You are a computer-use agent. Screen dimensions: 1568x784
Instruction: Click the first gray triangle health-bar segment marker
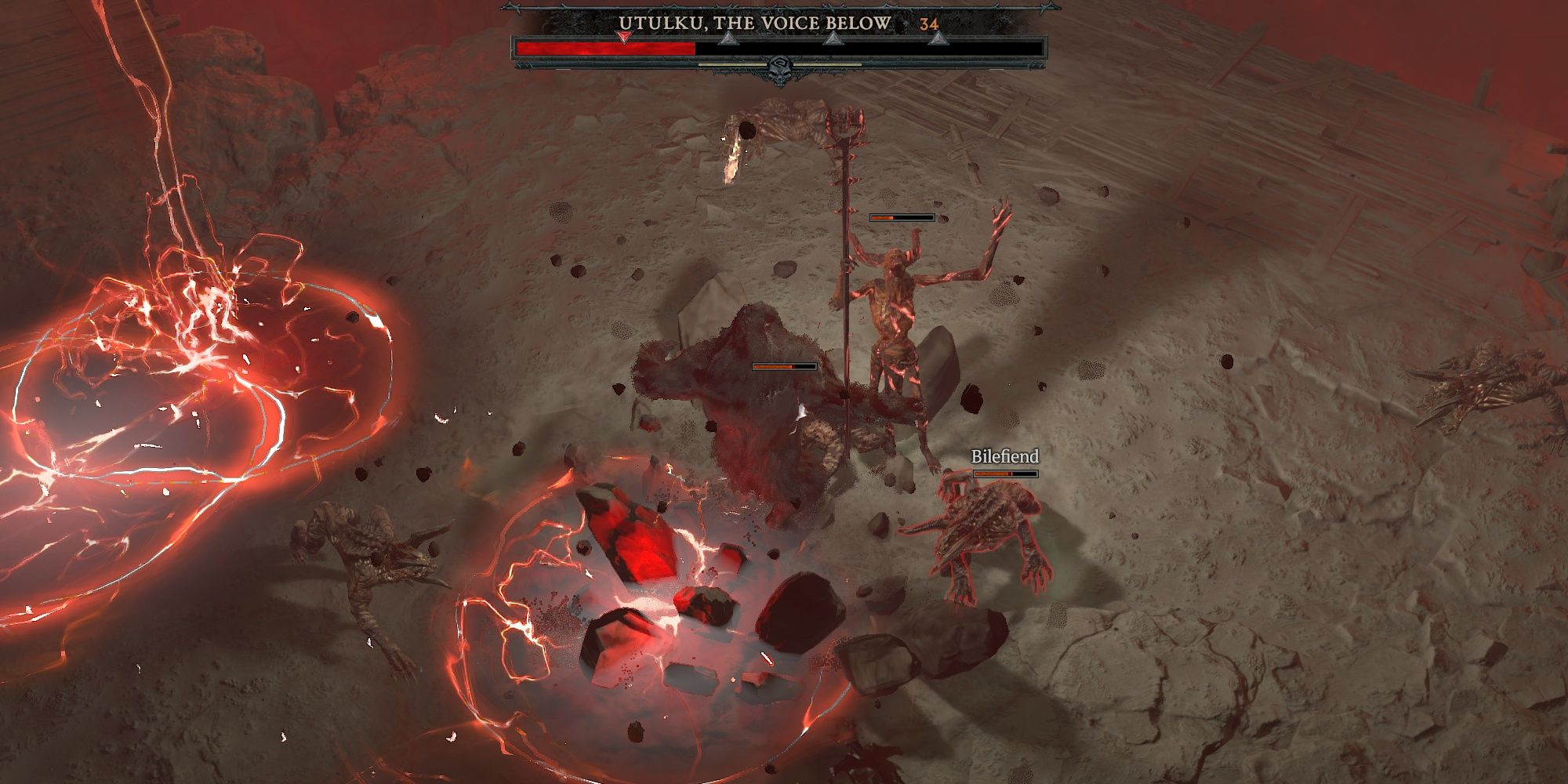tap(728, 41)
